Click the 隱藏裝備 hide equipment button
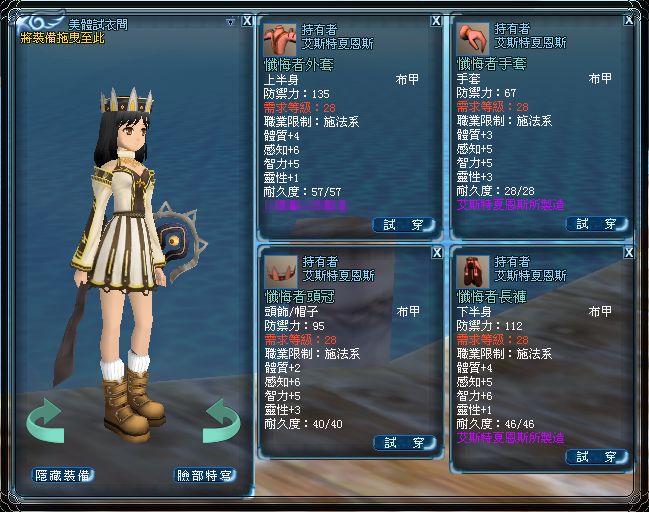This screenshot has width=649, height=512. click(x=62, y=475)
